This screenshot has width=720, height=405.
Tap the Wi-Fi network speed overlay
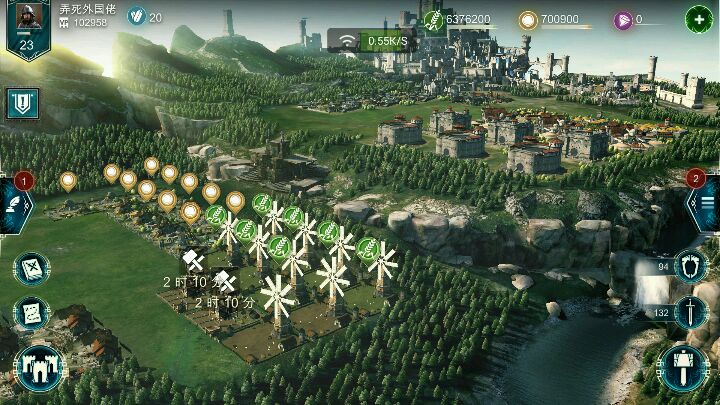pyautogui.click(x=374, y=41)
